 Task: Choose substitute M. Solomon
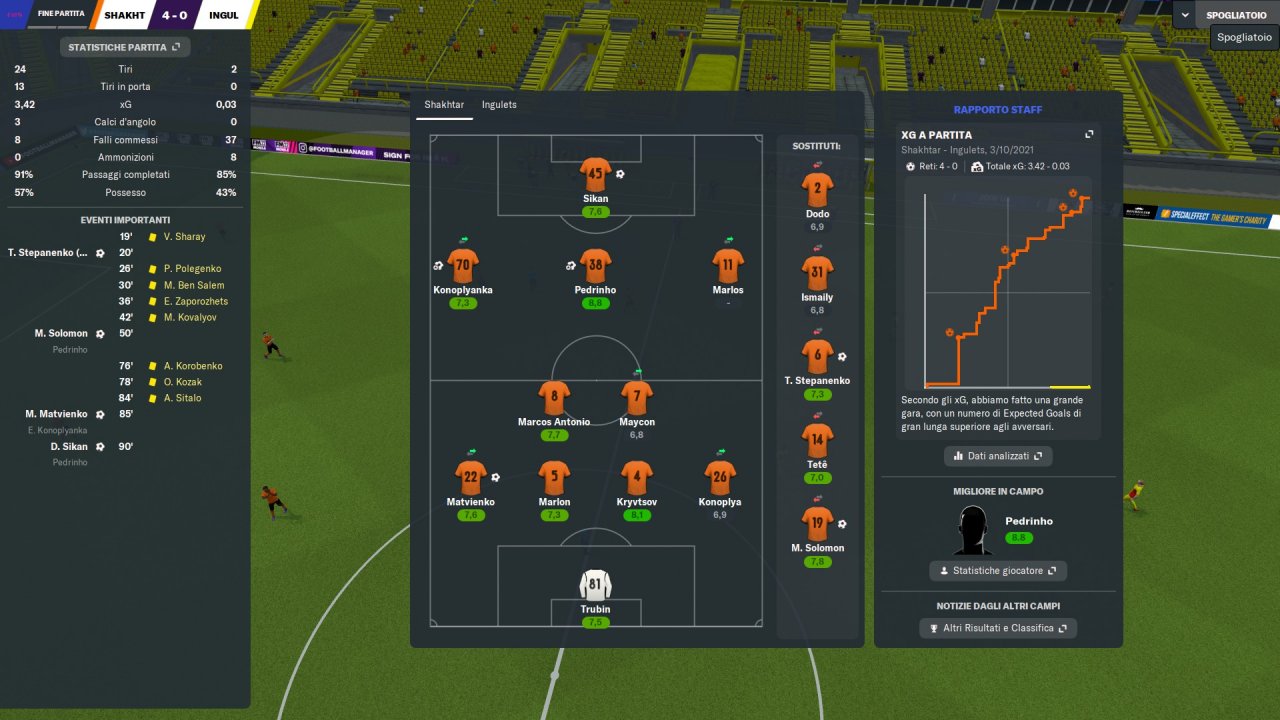coord(817,523)
